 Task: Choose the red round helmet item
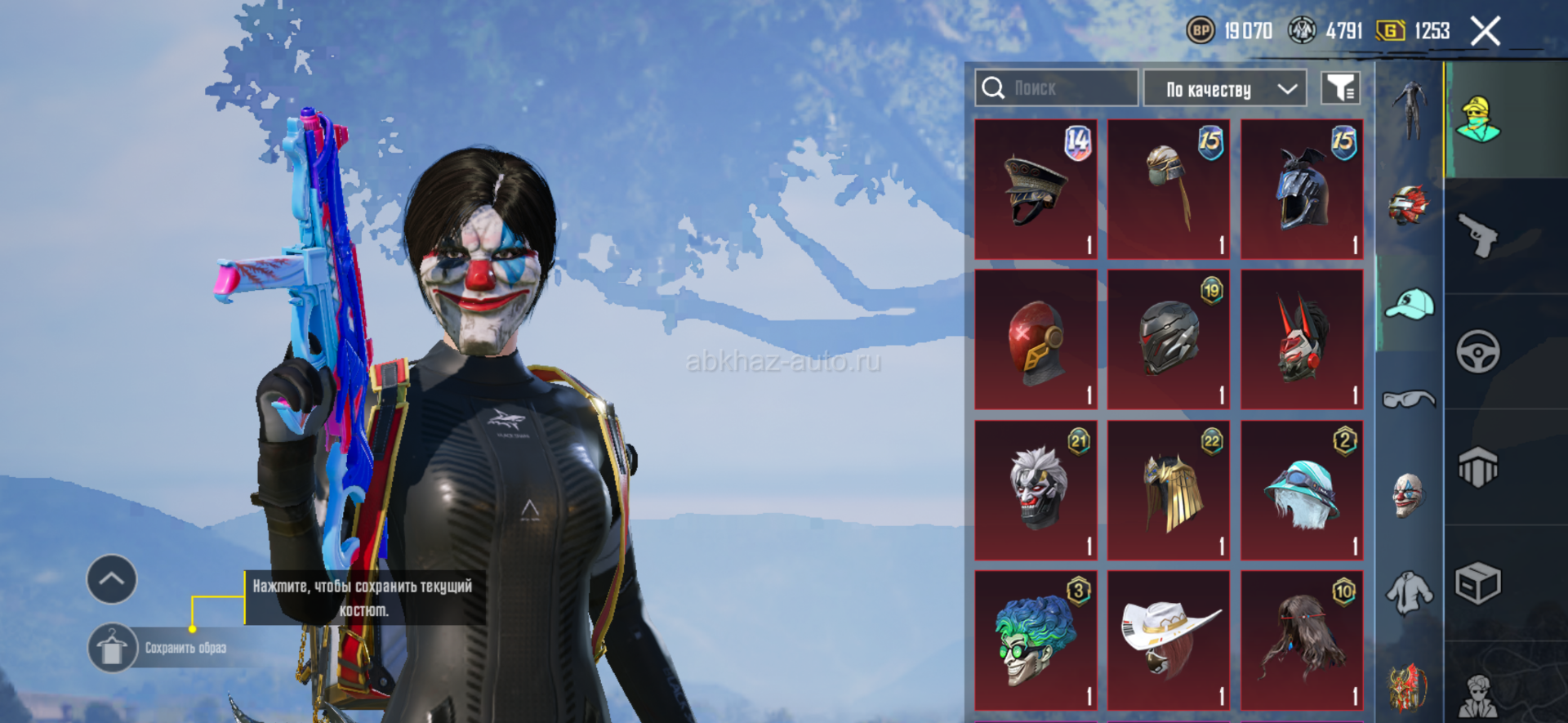[x=1036, y=340]
